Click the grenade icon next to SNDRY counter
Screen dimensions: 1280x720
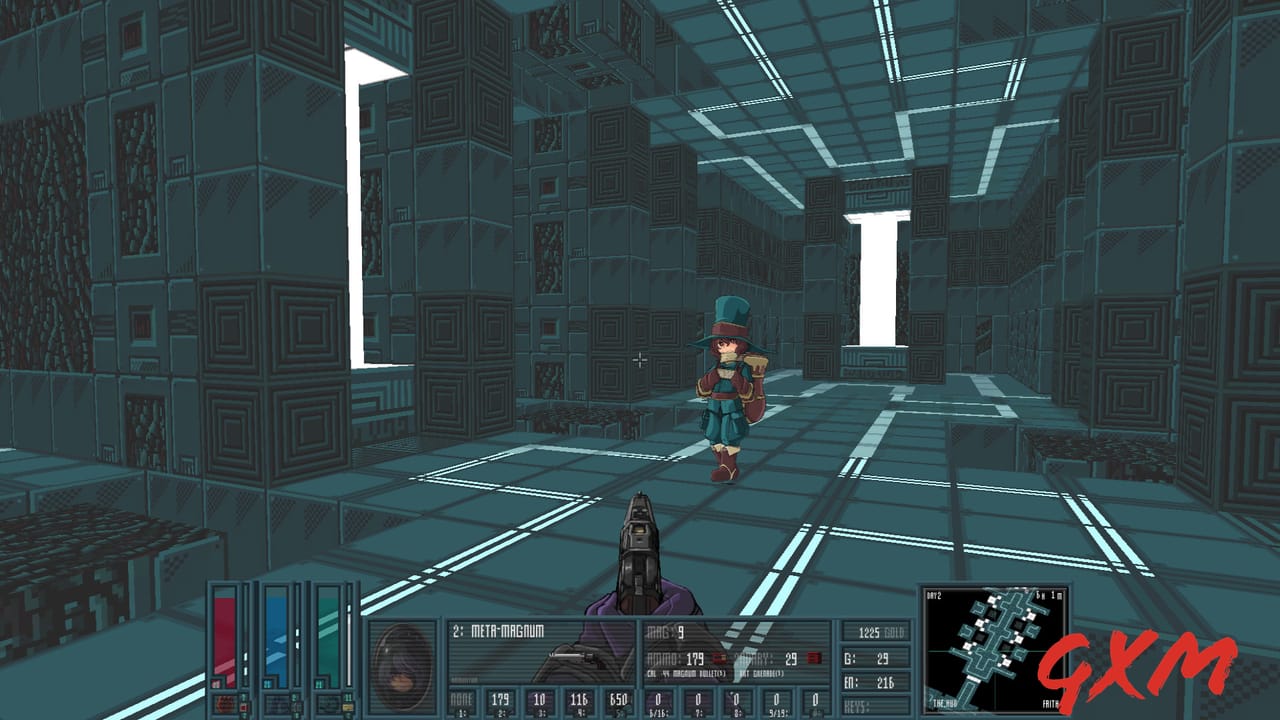[x=815, y=657]
